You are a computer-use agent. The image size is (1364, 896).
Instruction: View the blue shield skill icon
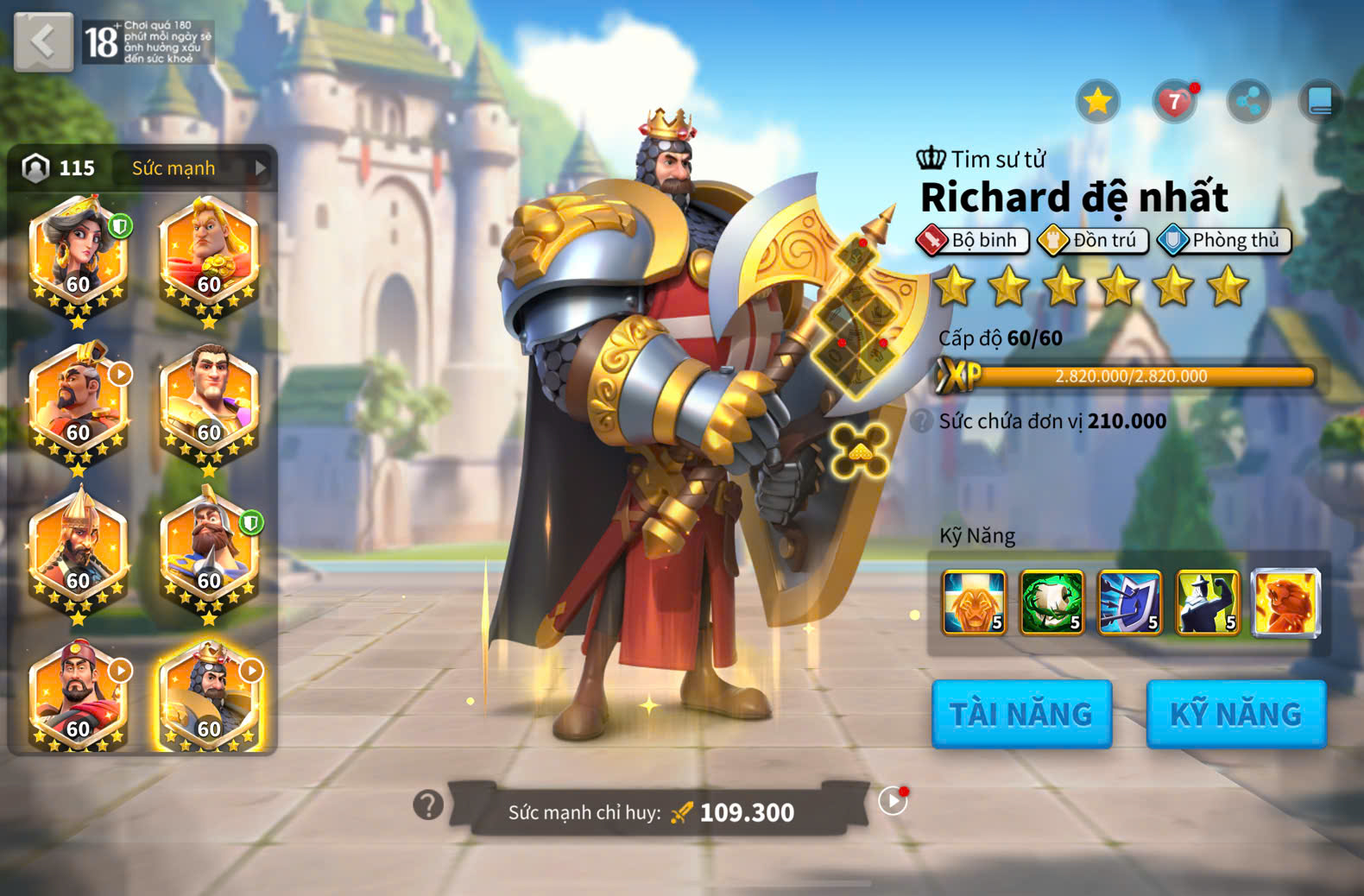click(x=1129, y=603)
